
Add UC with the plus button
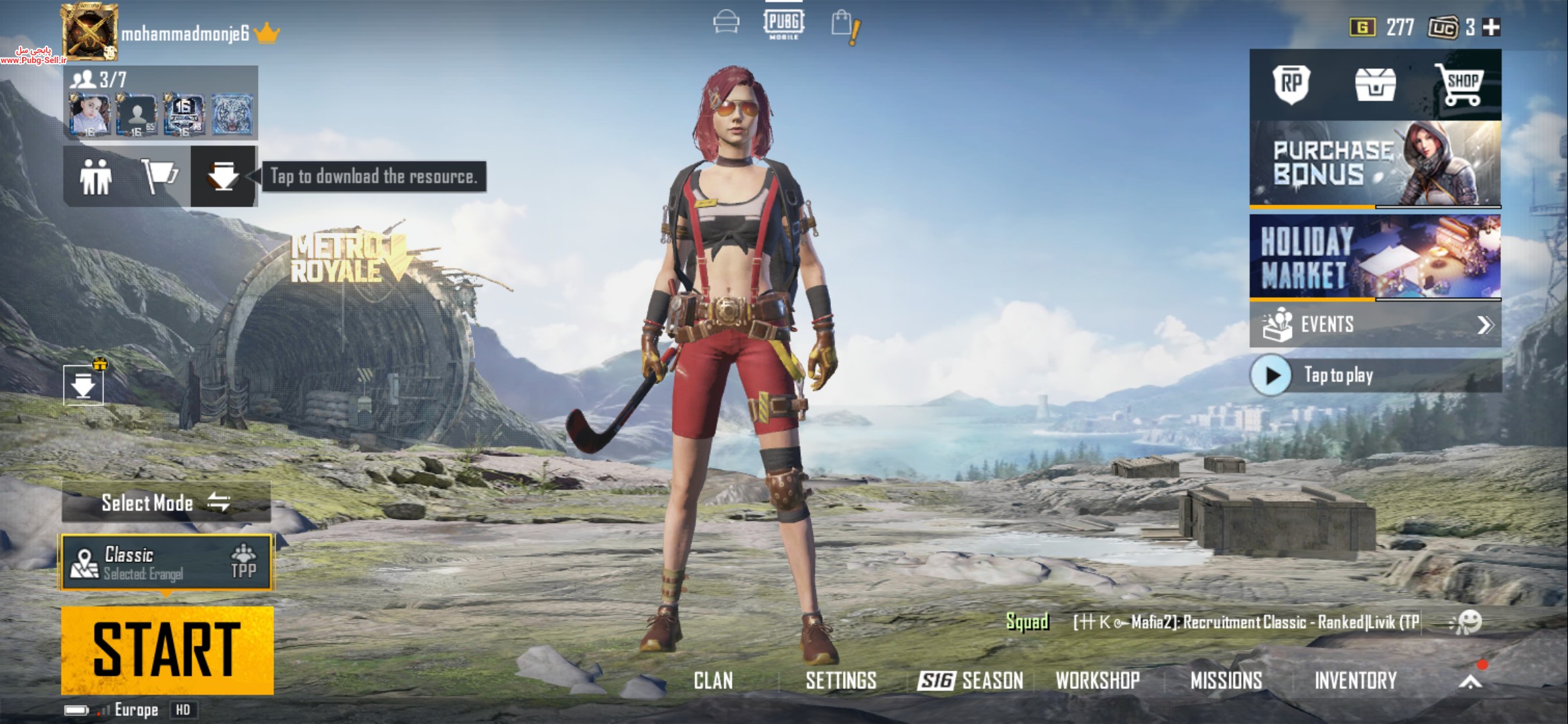point(1492,27)
